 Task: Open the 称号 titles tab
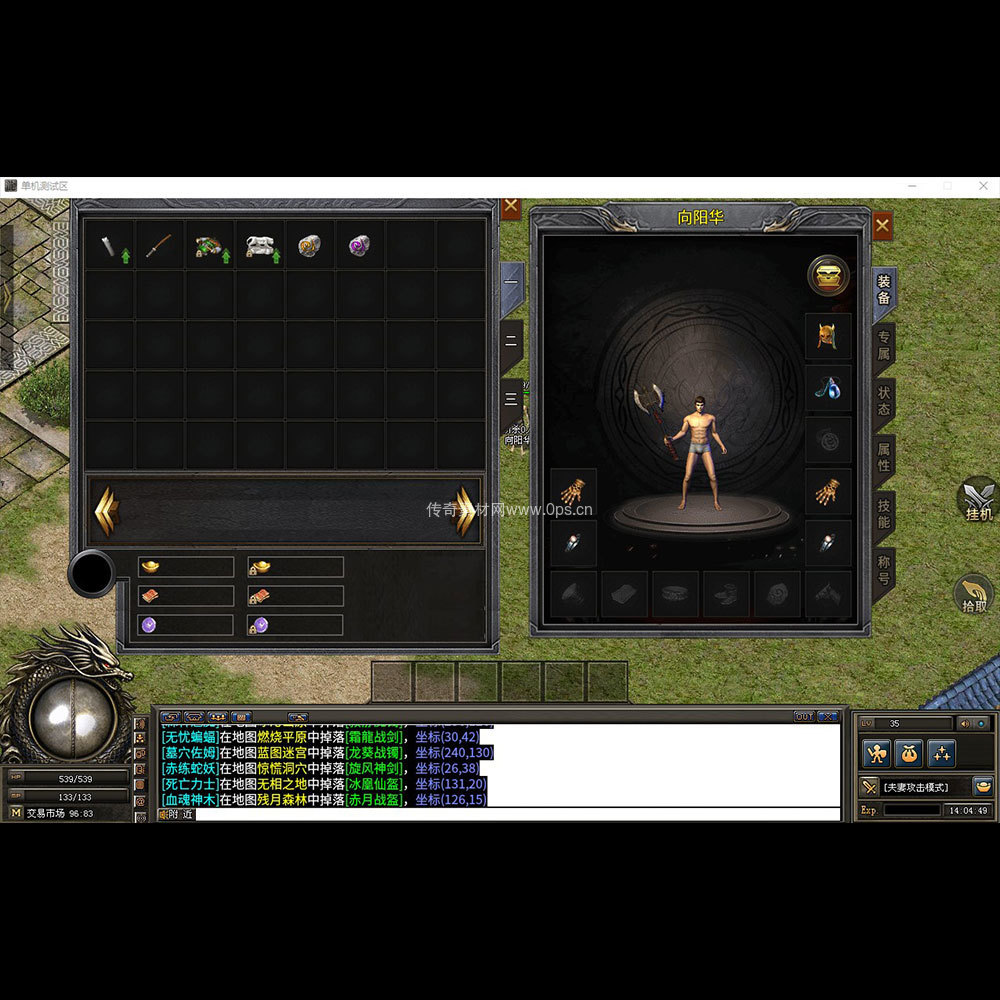point(884,571)
